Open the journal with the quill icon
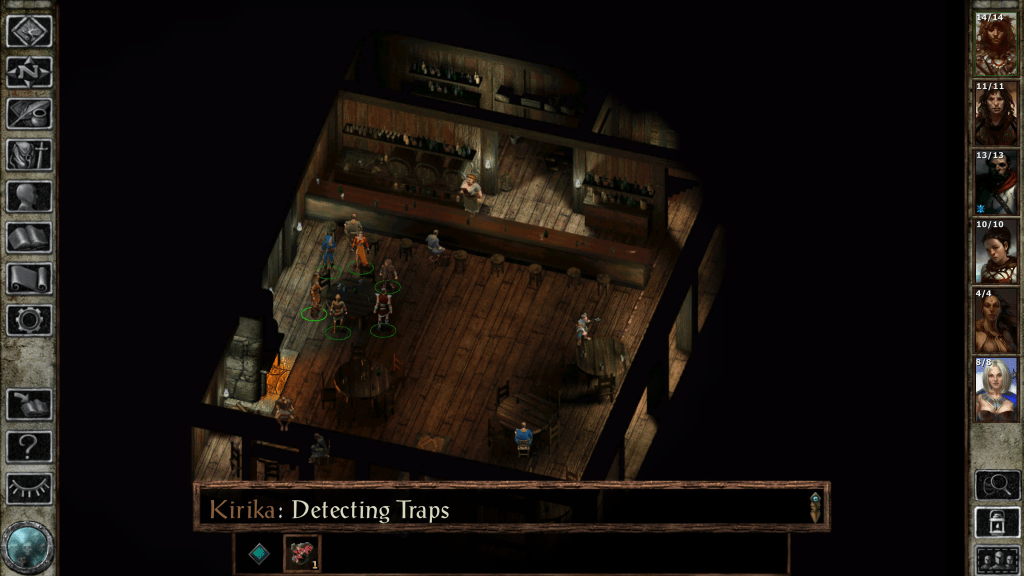 (x=29, y=113)
